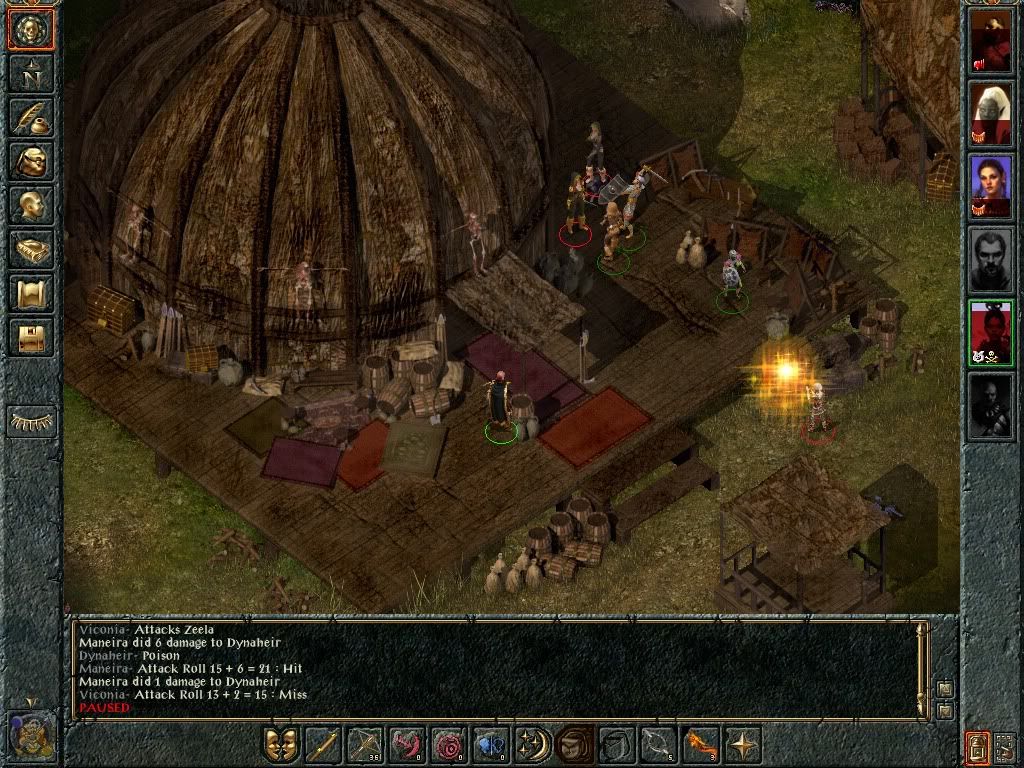The height and width of the screenshot is (768, 1024).
Task: Open the area map with the compass button
Action: tap(31, 74)
